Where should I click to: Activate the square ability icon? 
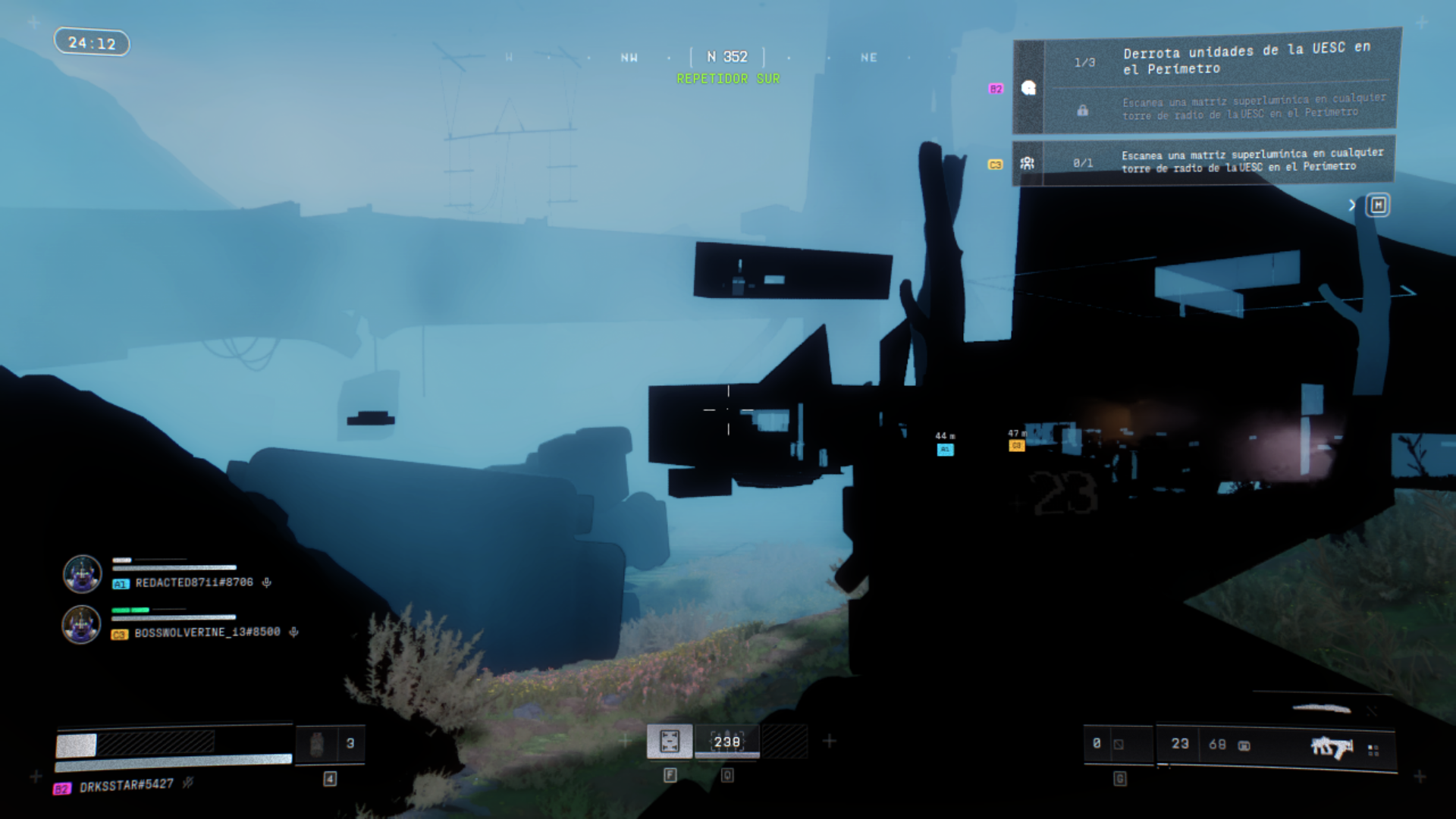click(x=670, y=741)
